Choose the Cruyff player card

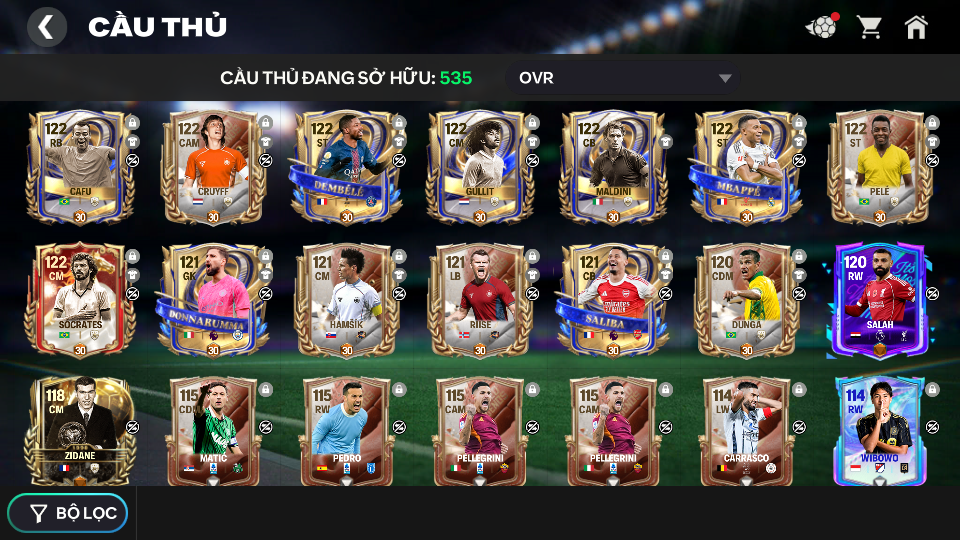[213, 167]
